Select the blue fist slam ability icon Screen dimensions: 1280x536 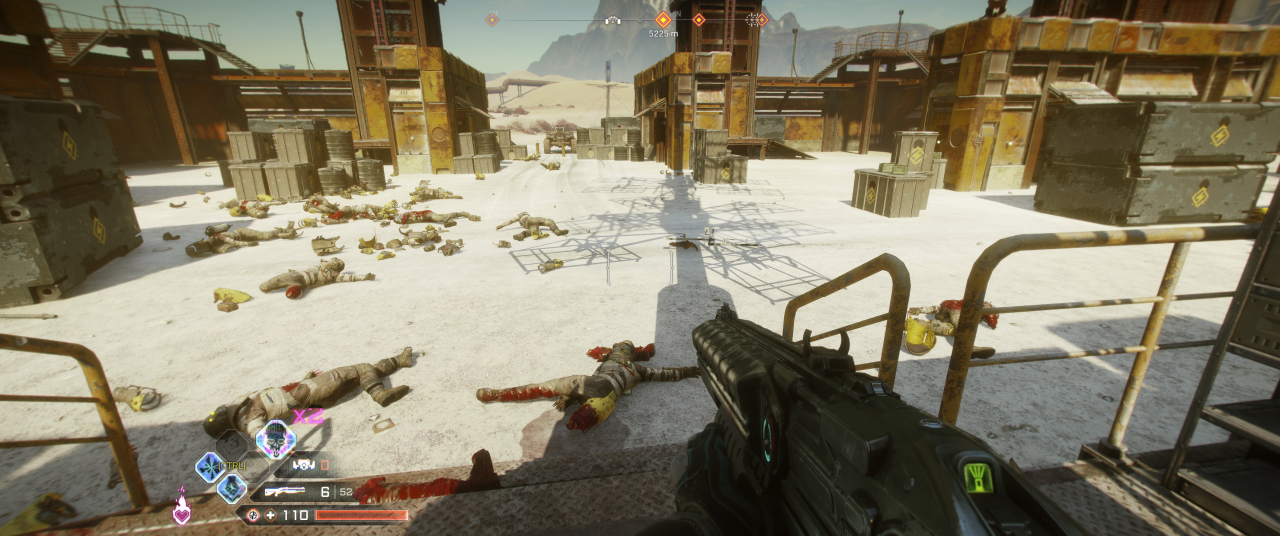point(232,488)
